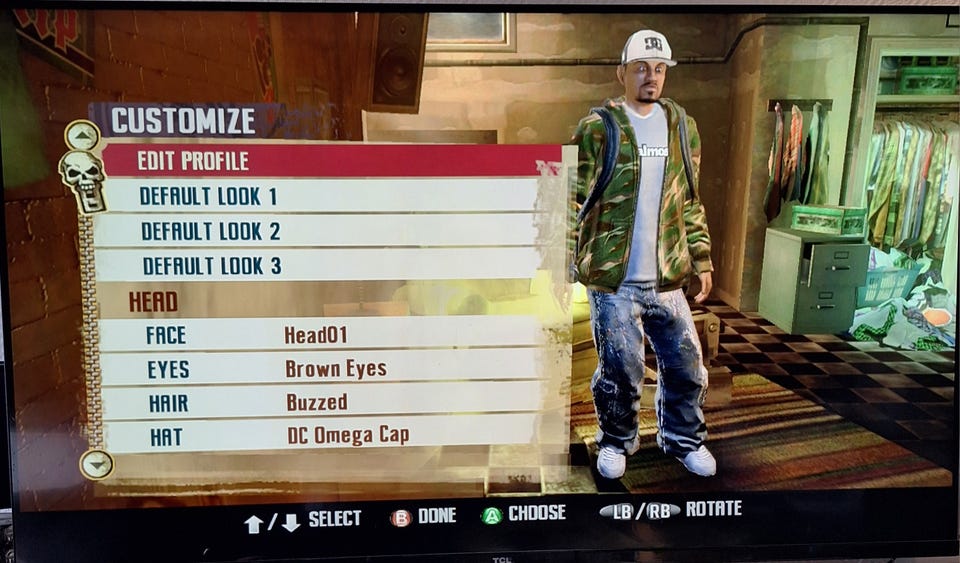Open the Face option showing Head01
The height and width of the screenshot is (563, 960).
[x=320, y=334]
